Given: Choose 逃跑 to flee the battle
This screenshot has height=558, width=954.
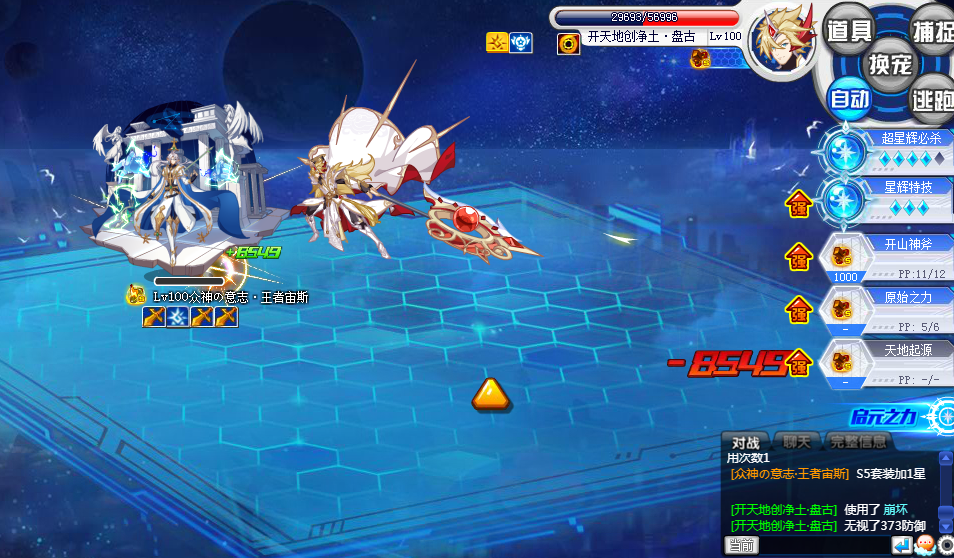Looking at the screenshot, I should [932, 99].
